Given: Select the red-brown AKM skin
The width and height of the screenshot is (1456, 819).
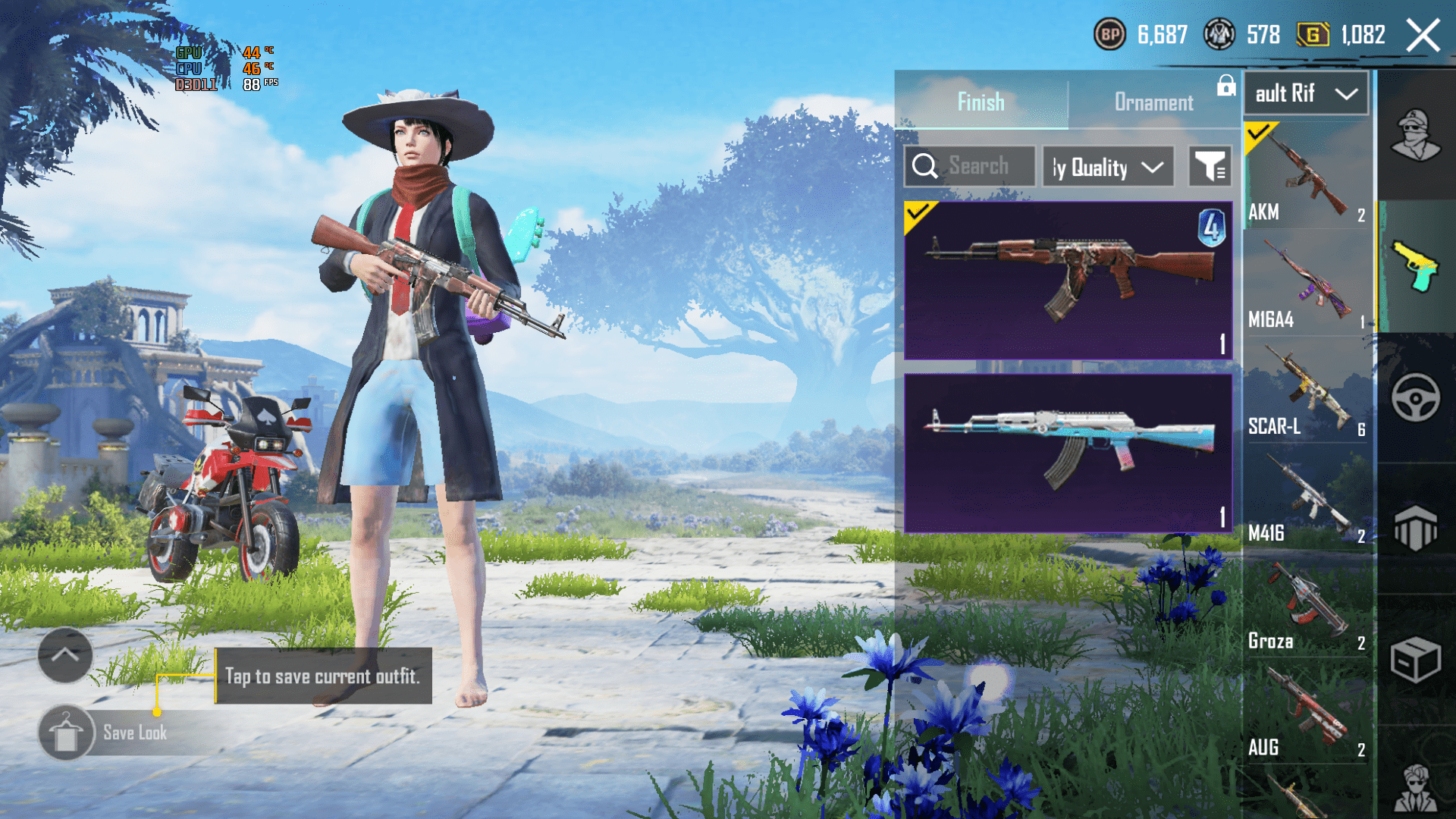Looking at the screenshot, I should pyautogui.click(x=1068, y=280).
